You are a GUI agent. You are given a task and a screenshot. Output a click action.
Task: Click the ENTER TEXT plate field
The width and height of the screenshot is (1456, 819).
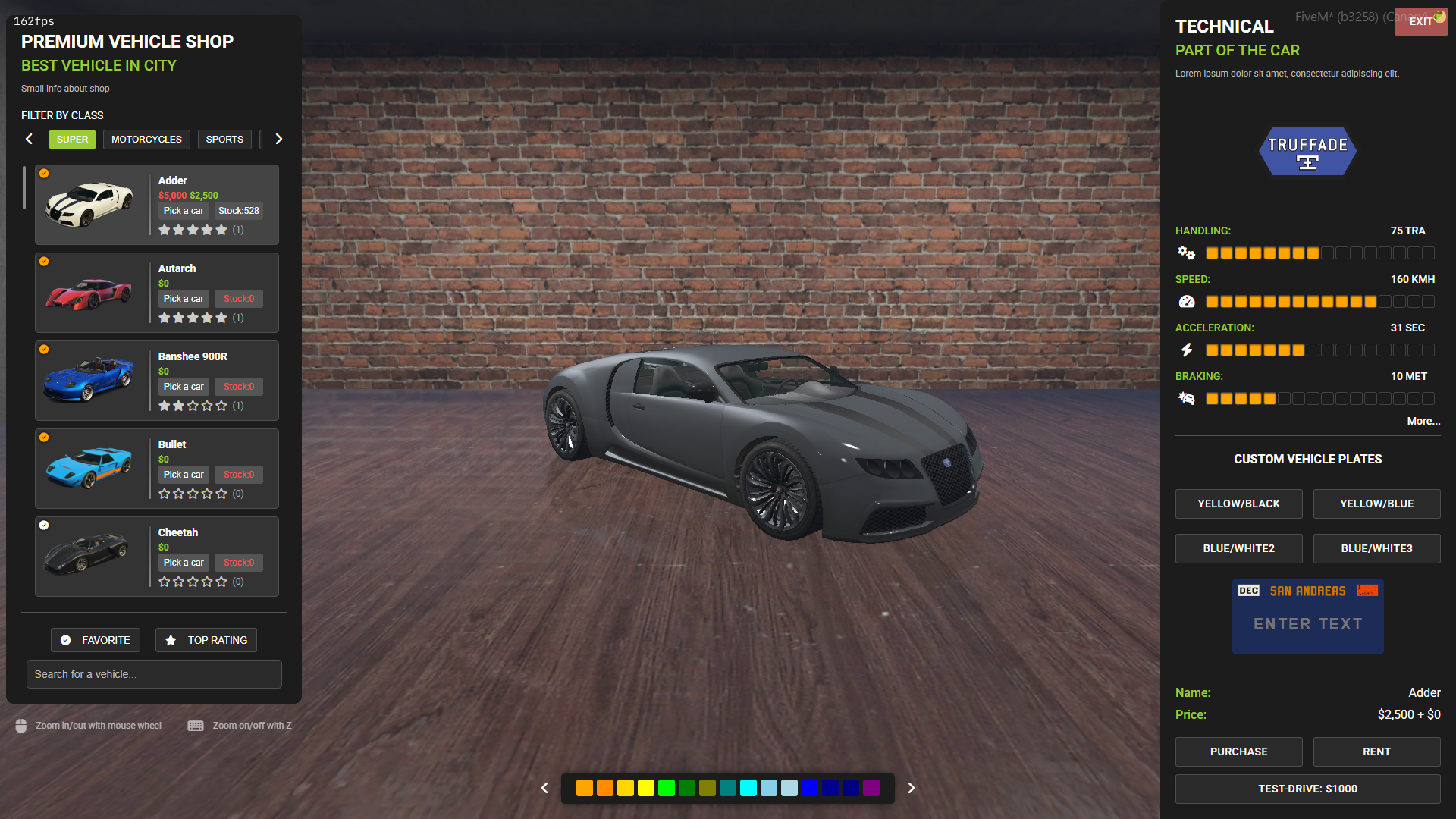[x=1307, y=623]
